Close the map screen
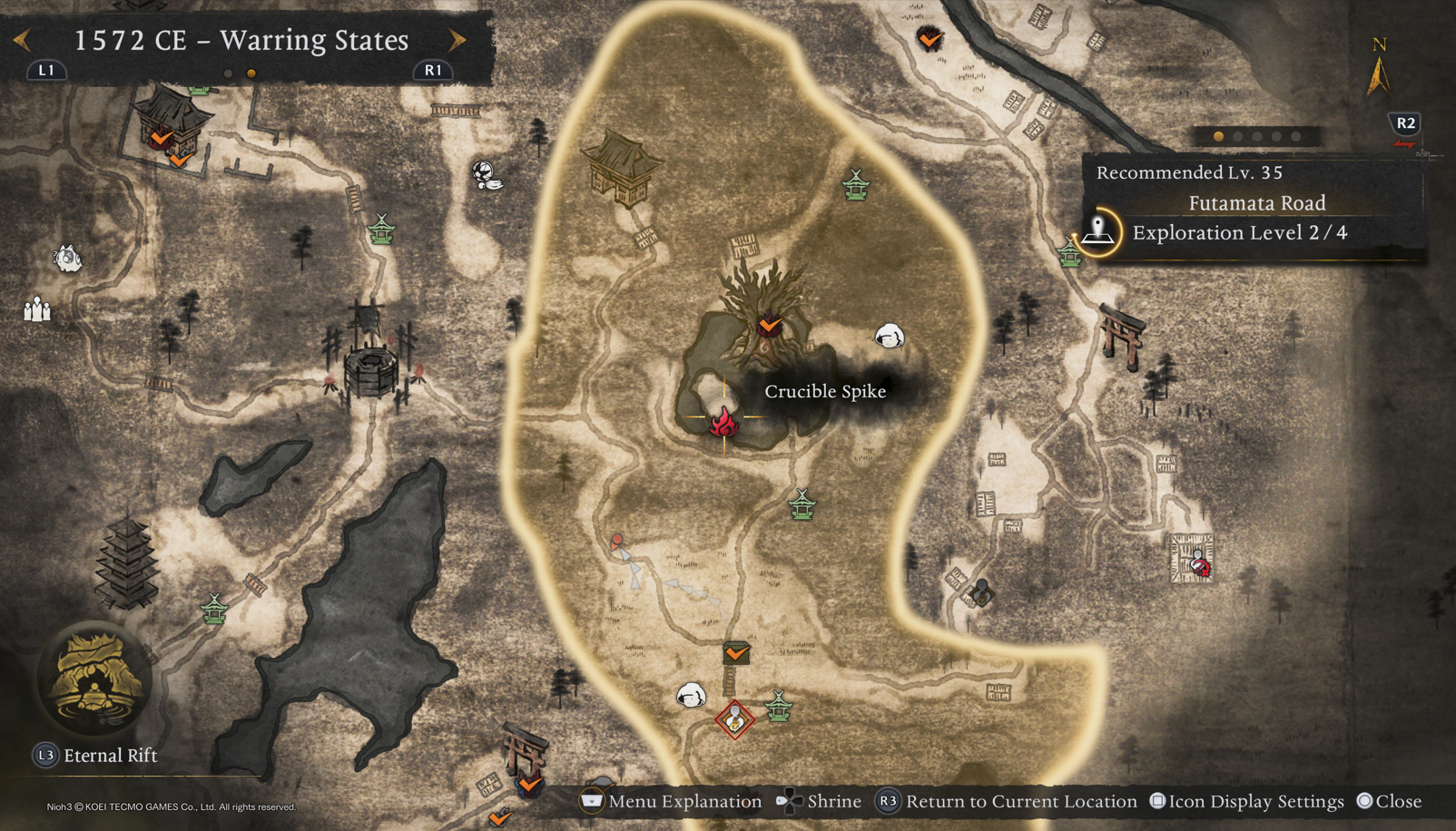The height and width of the screenshot is (831, 1456). (x=1389, y=801)
